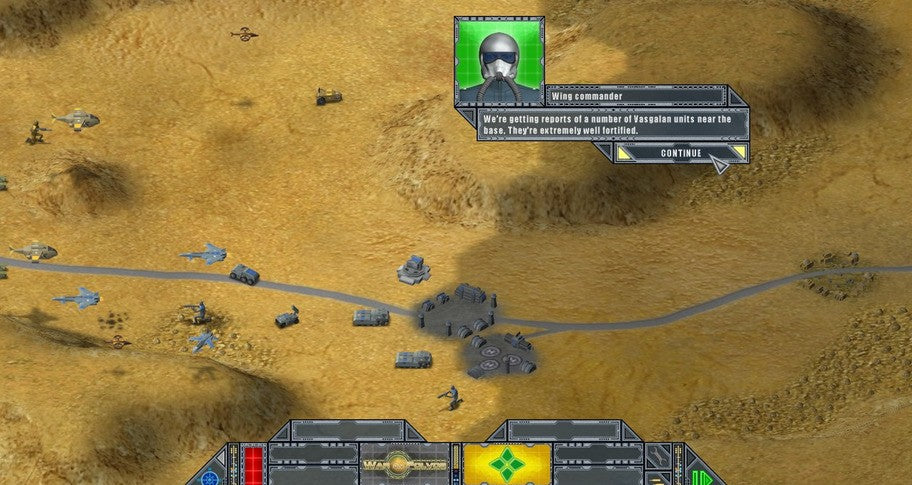Click the War Polygon logo panel
Viewport: 912px width, 485px height.
[404, 465]
